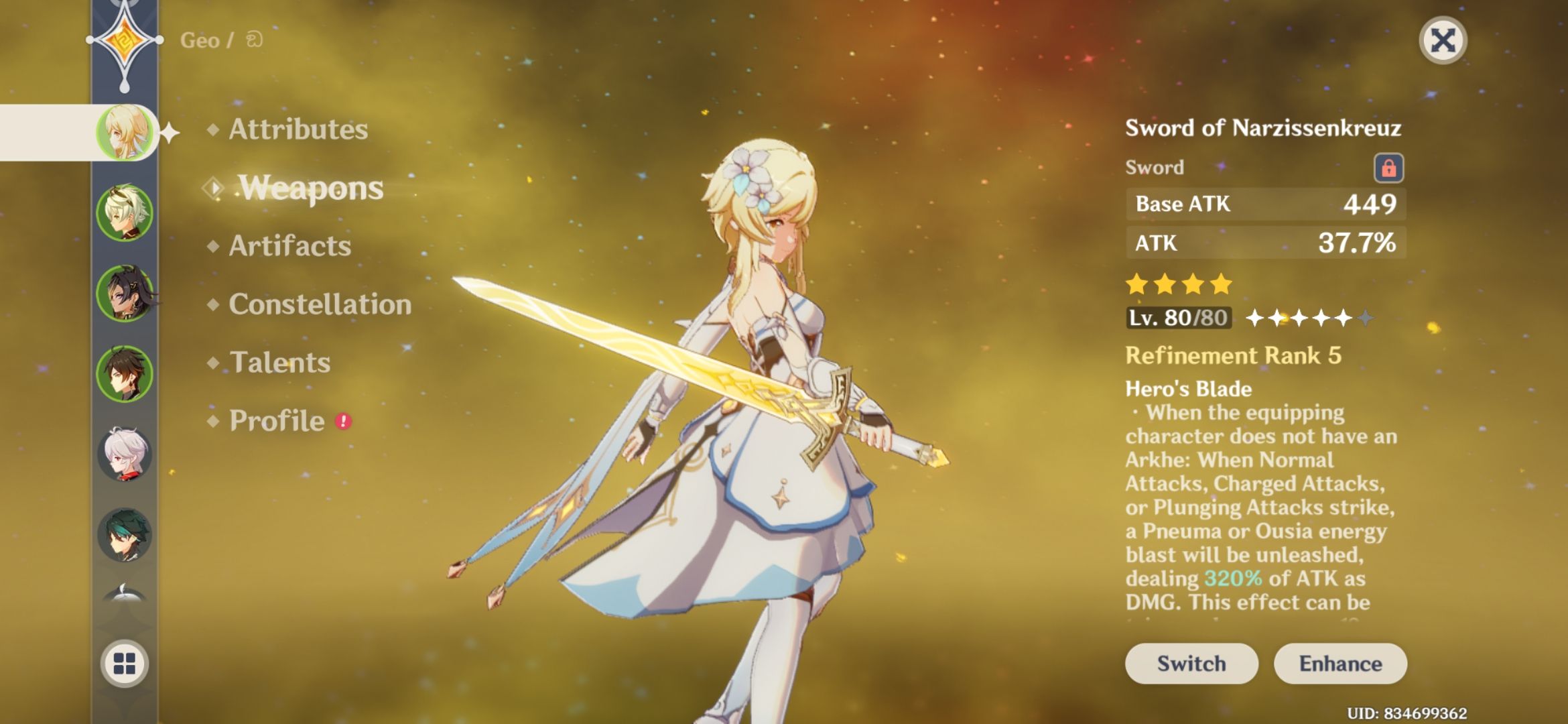The image size is (1568, 724).
Task: Select Lumine's active character portrait
Action: [125, 132]
